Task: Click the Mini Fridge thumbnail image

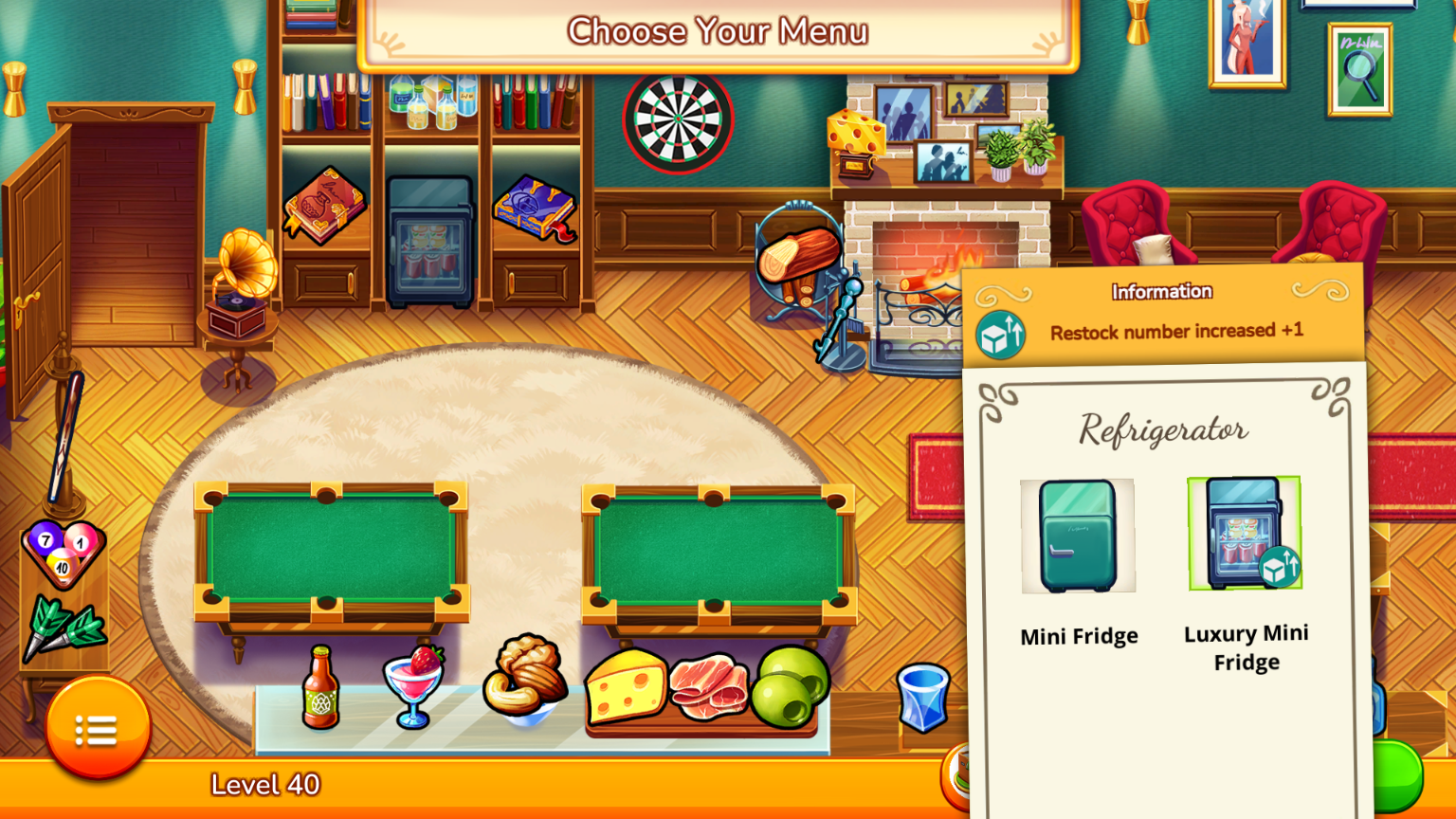Action: [1079, 537]
